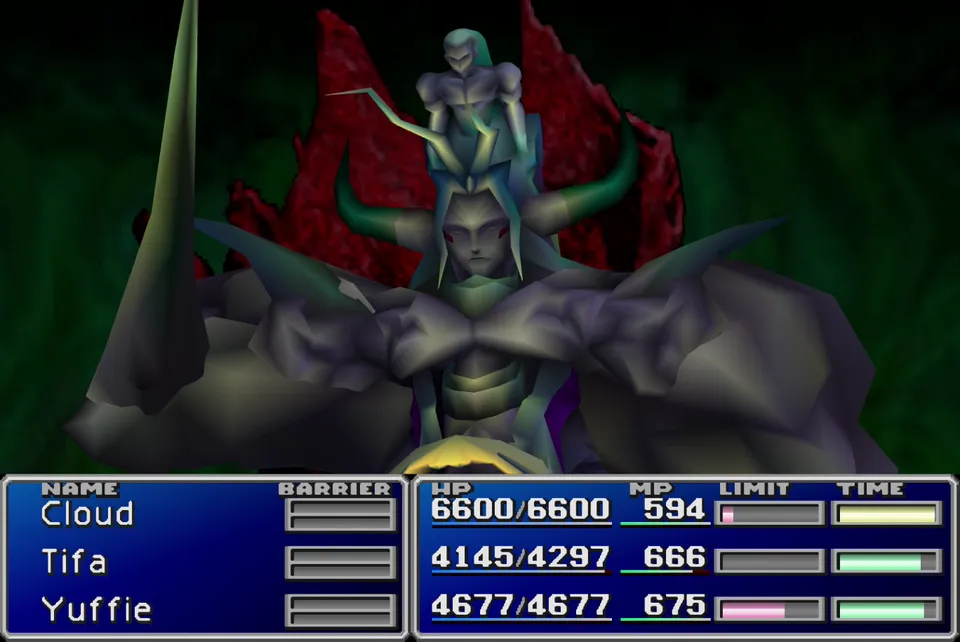This screenshot has height=642, width=960.
Task: Pick Yuffie from the party names
Action: click(x=96, y=609)
